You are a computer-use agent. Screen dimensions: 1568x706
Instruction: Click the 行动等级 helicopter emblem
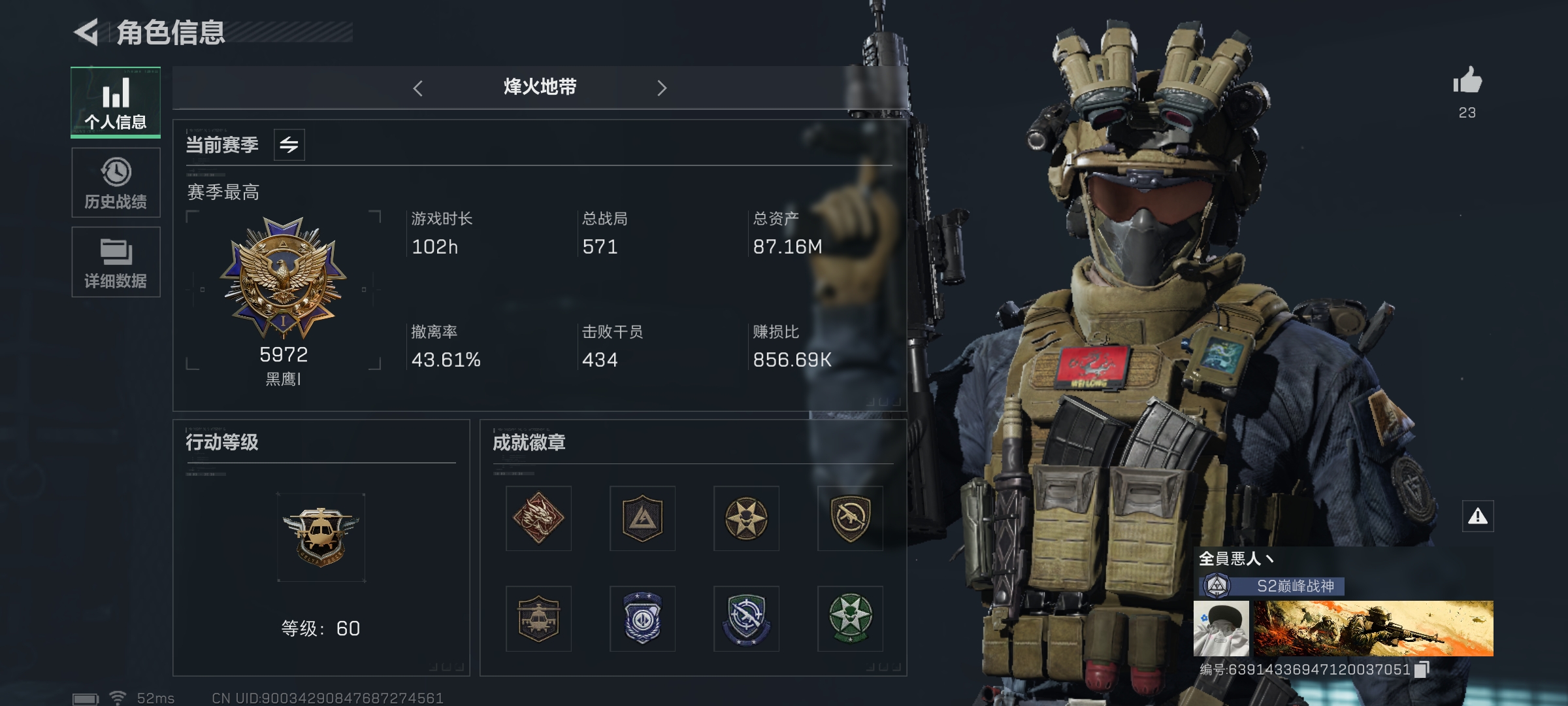click(320, 537)
